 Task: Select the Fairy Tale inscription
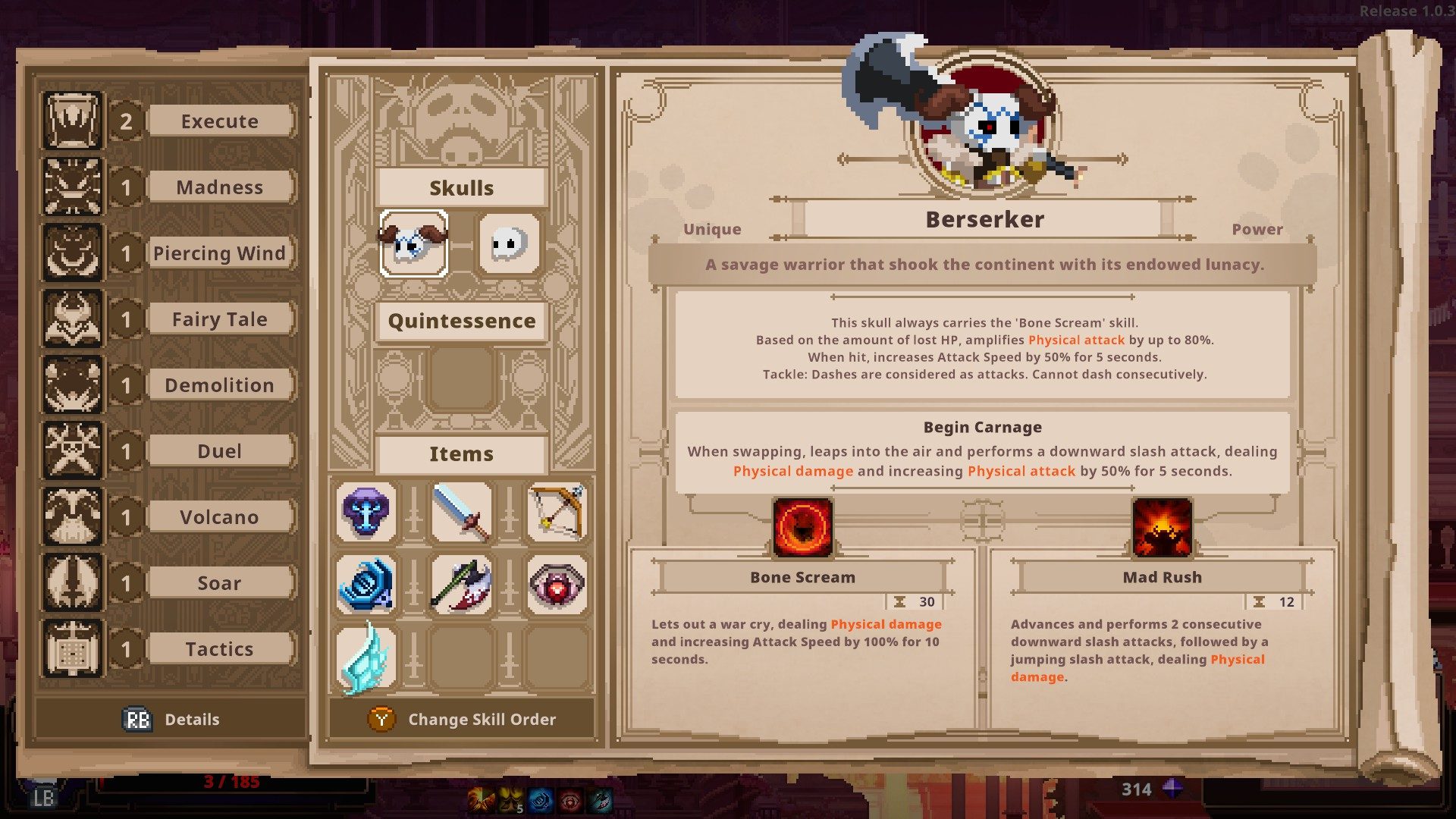pyautogui.click(x=219, y=319)
